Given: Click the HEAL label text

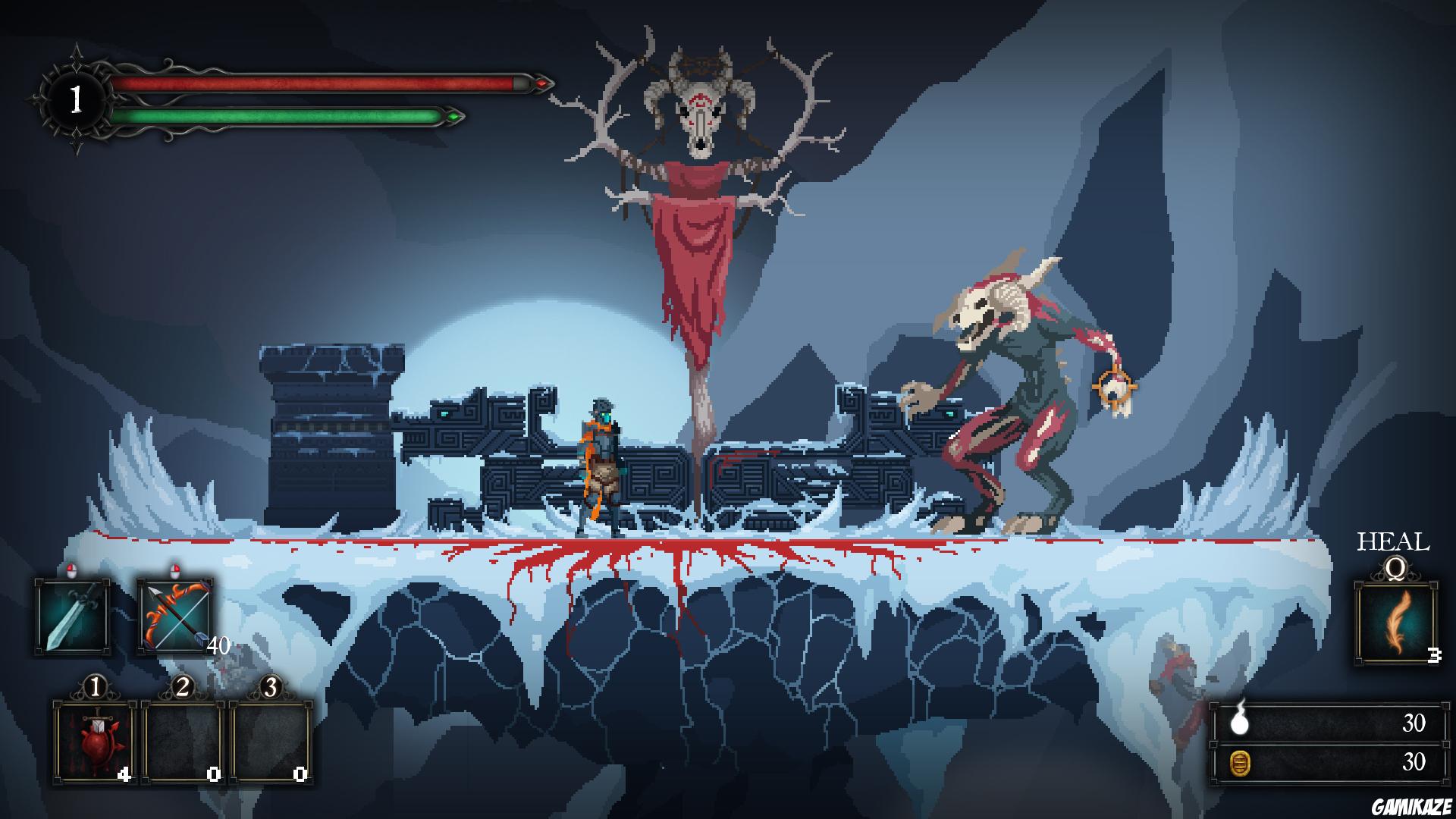Looking at the screenshot, I should (x=1392, y=541).
